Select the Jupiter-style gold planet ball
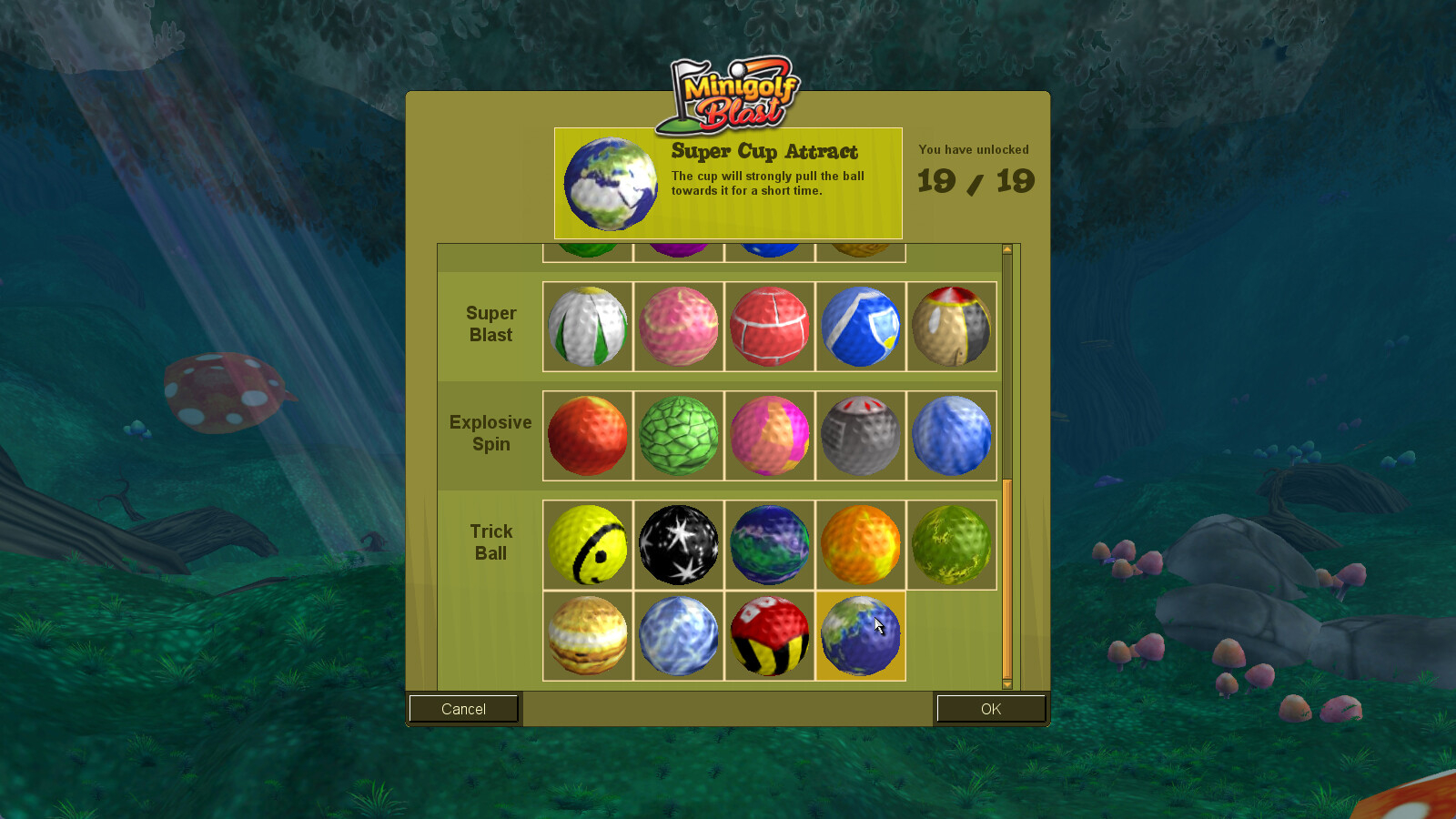Viewport: 1456px width, 819px height. coord(587,635)
